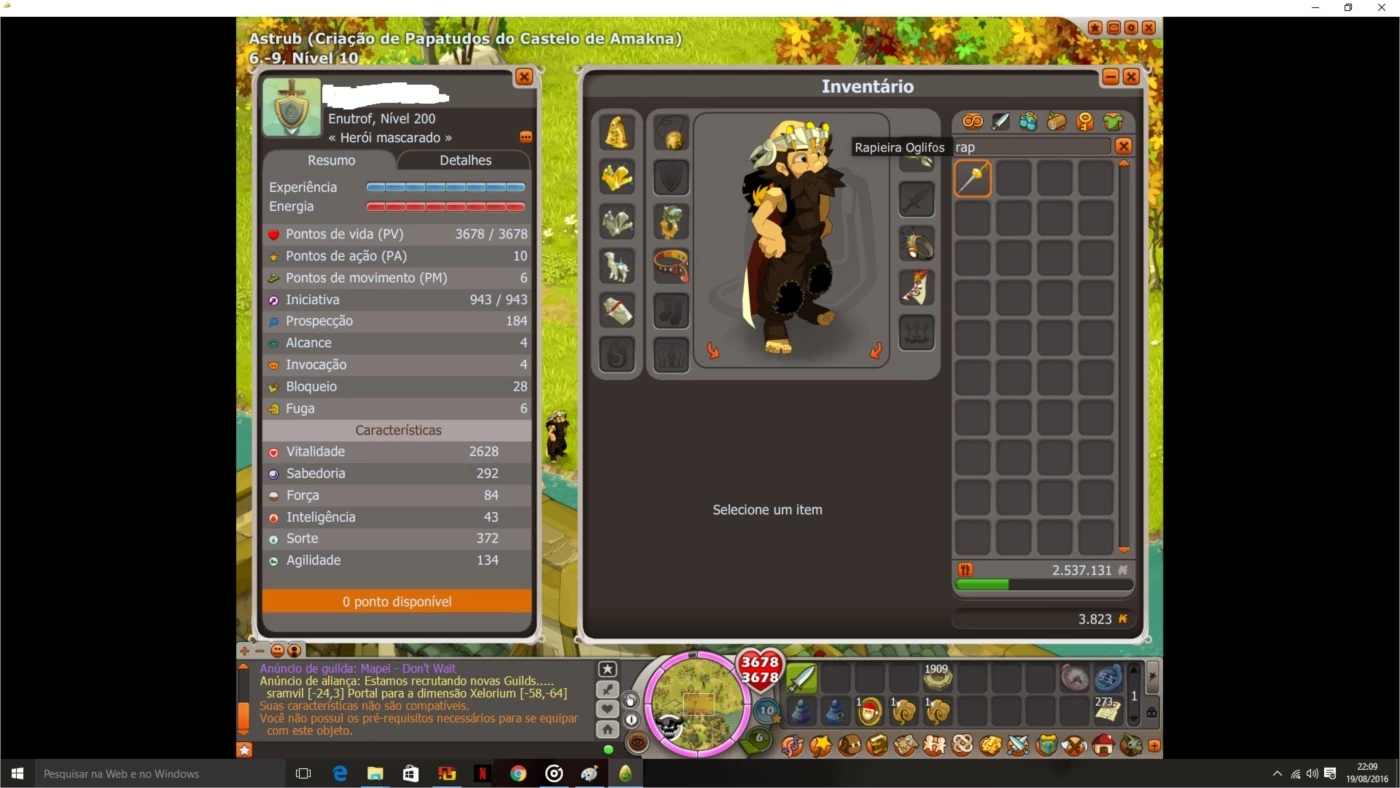Toggle the heart button near the minimap
The image size is (1400, 788).
coord(608,709)
